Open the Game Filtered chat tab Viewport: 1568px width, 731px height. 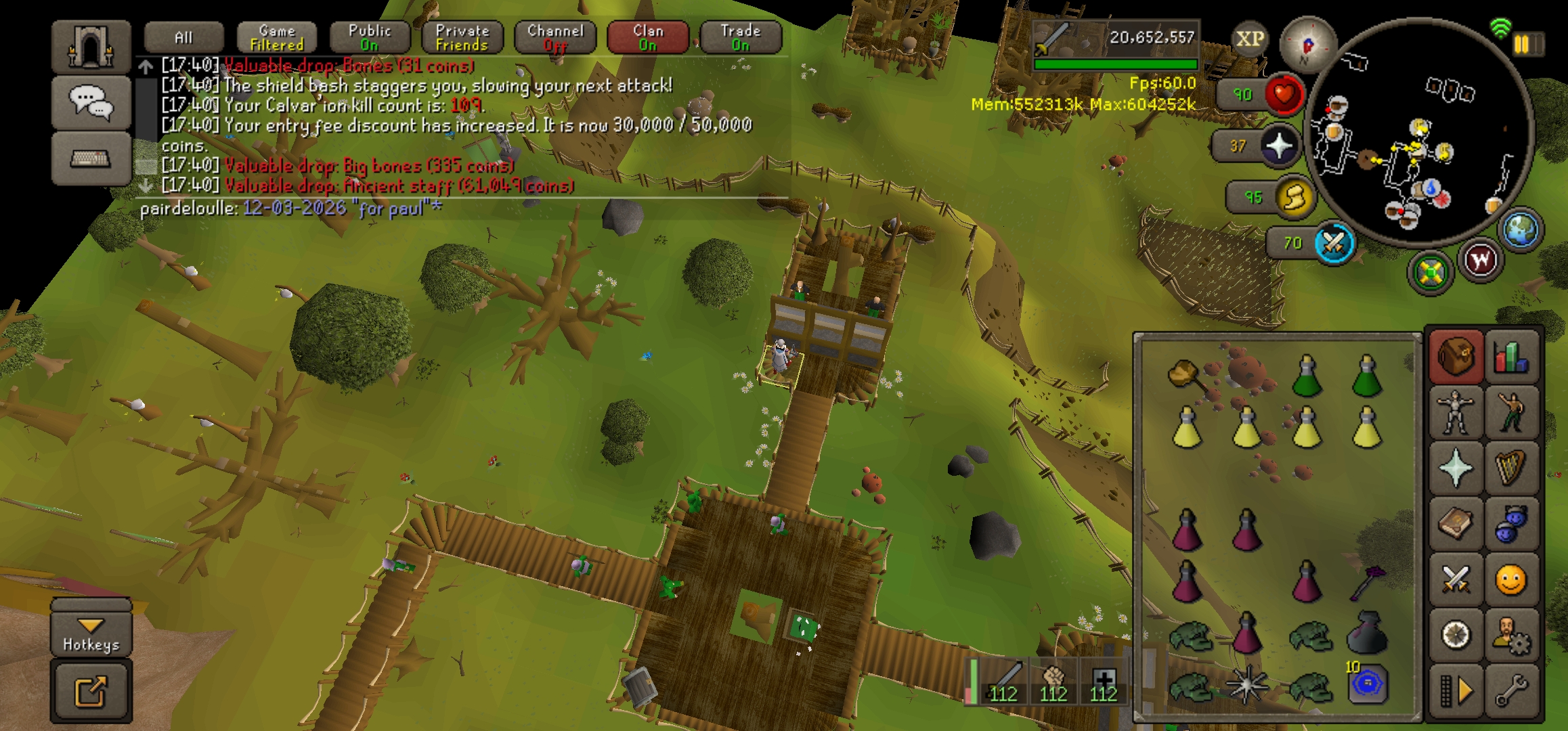coord(277,37)
